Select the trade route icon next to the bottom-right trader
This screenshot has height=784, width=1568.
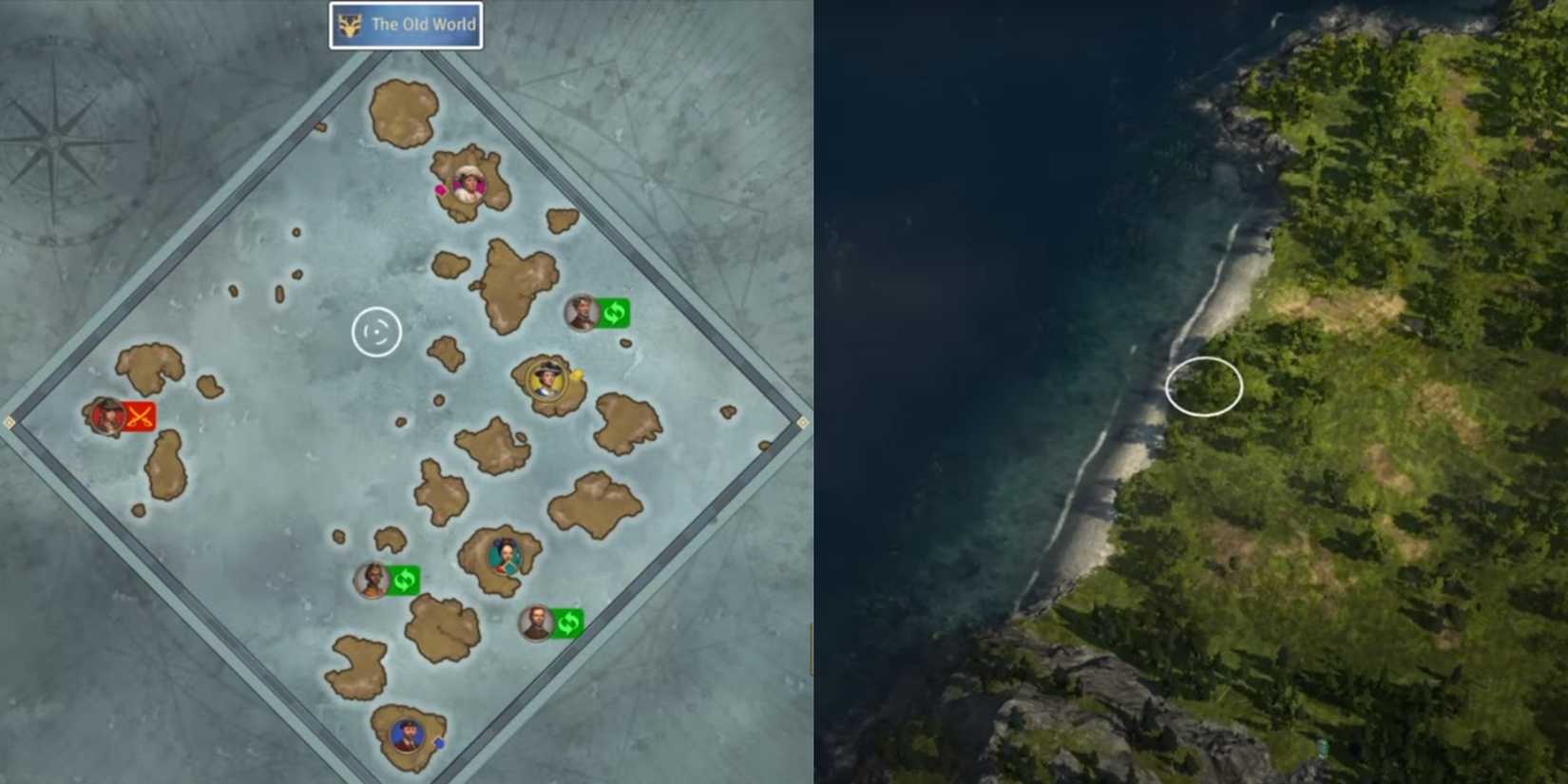(568, 623)
